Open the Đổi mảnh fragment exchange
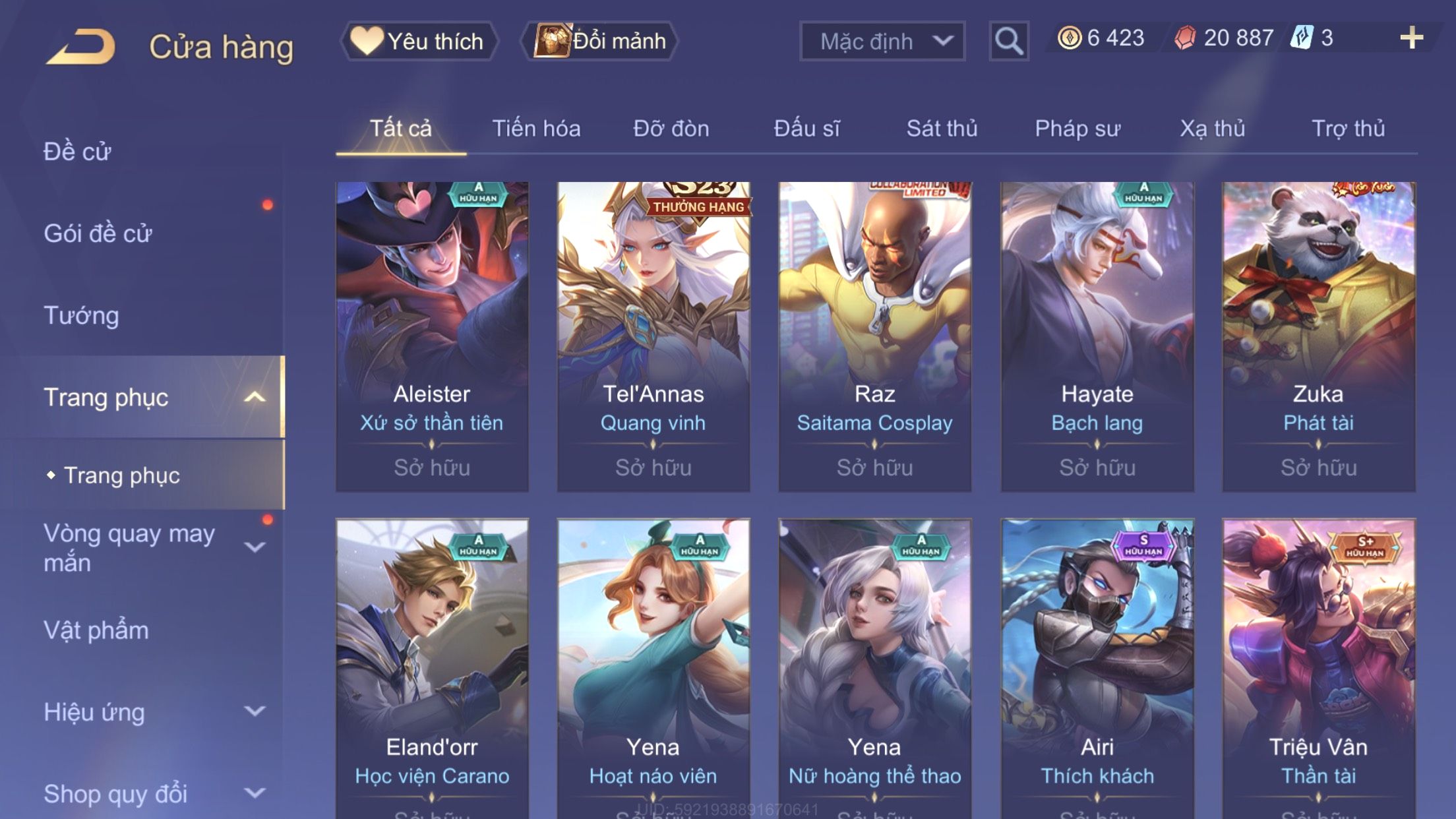The width and height of the screenshot is (1456, 819). point(600,41)
